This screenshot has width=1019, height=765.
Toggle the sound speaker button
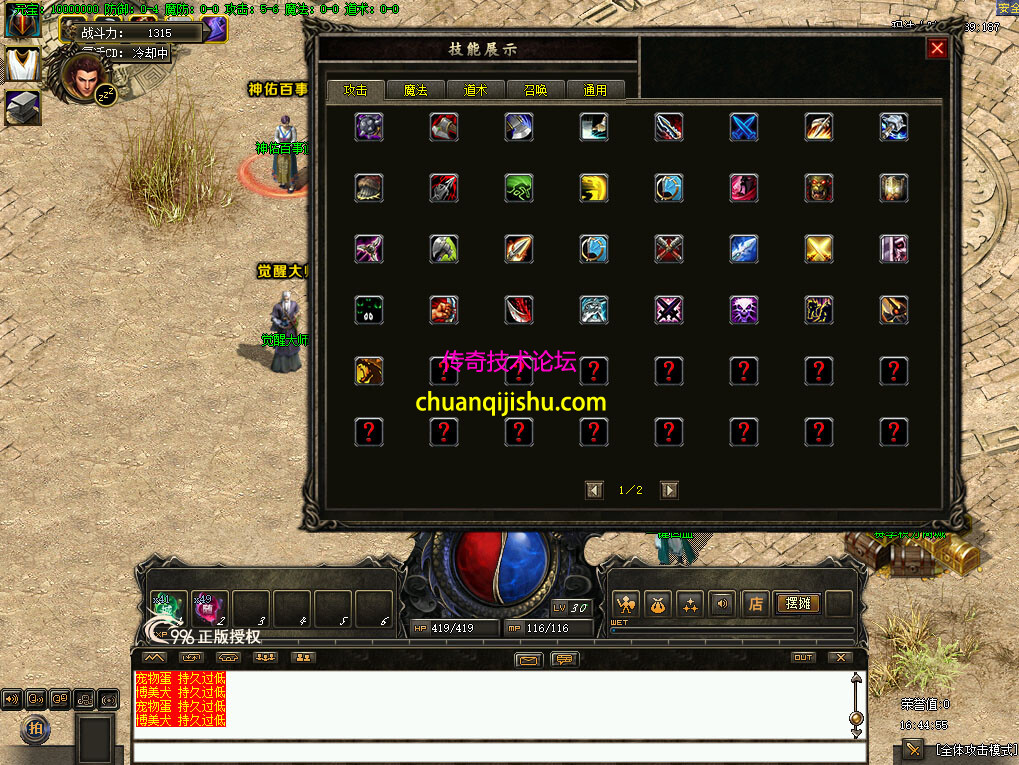coord(720,604)
